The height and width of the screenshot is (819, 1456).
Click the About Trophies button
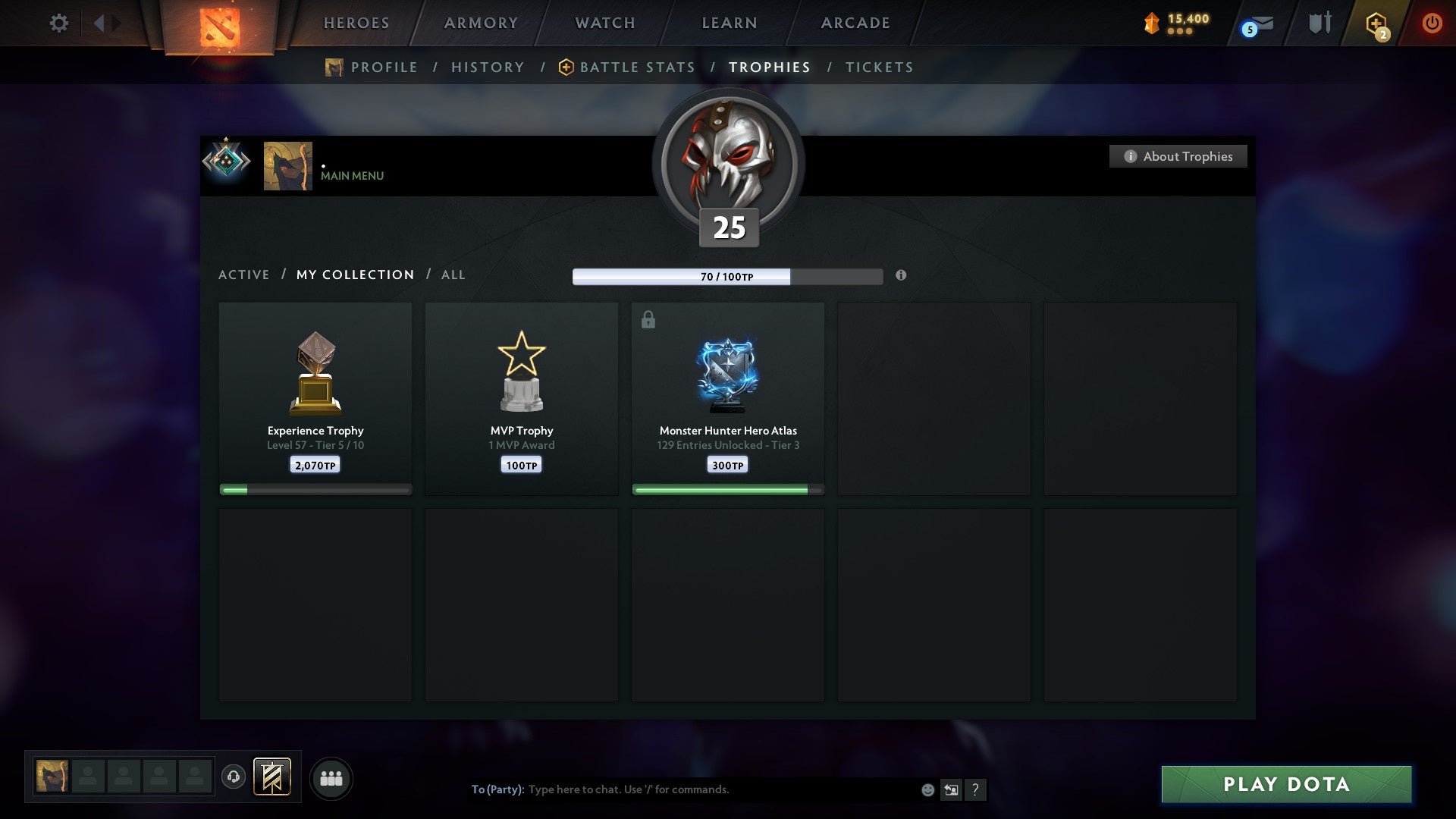1178,156
